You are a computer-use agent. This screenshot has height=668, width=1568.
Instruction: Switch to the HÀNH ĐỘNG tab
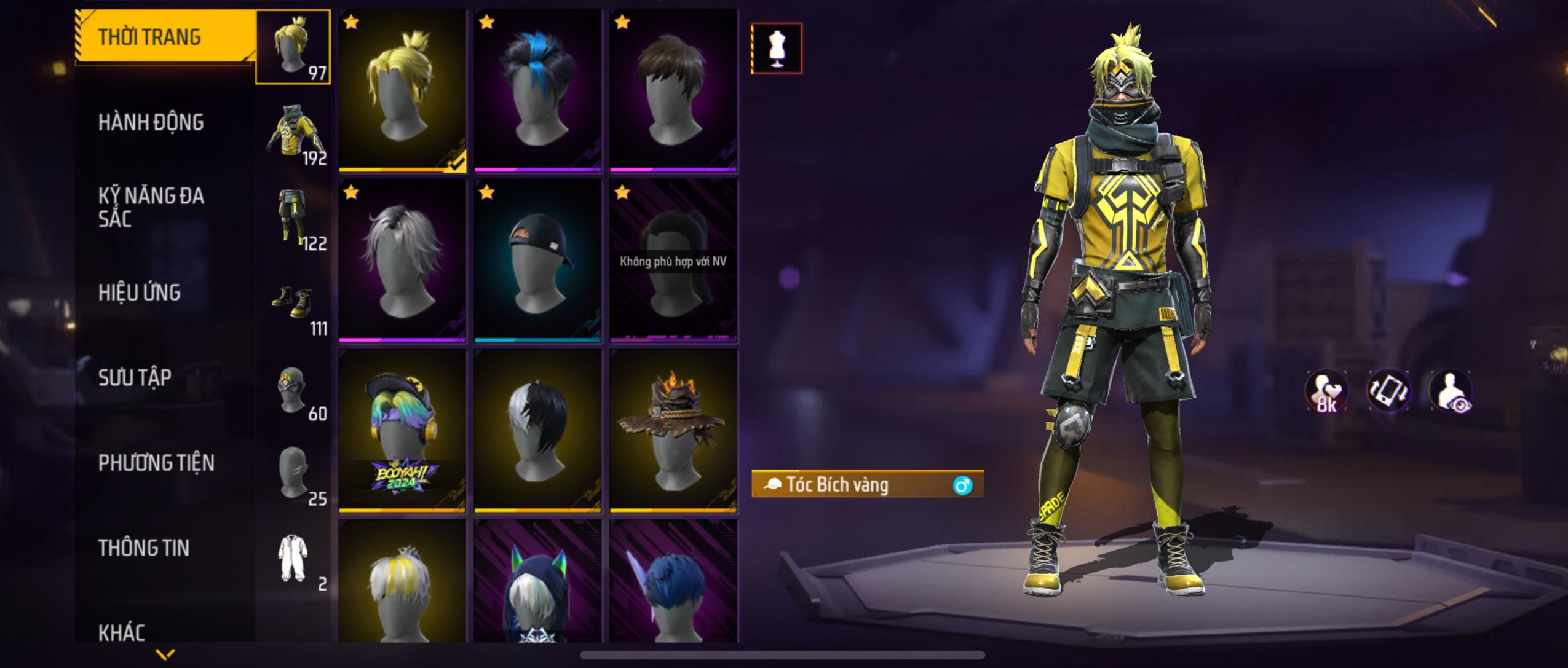[151, 122]
